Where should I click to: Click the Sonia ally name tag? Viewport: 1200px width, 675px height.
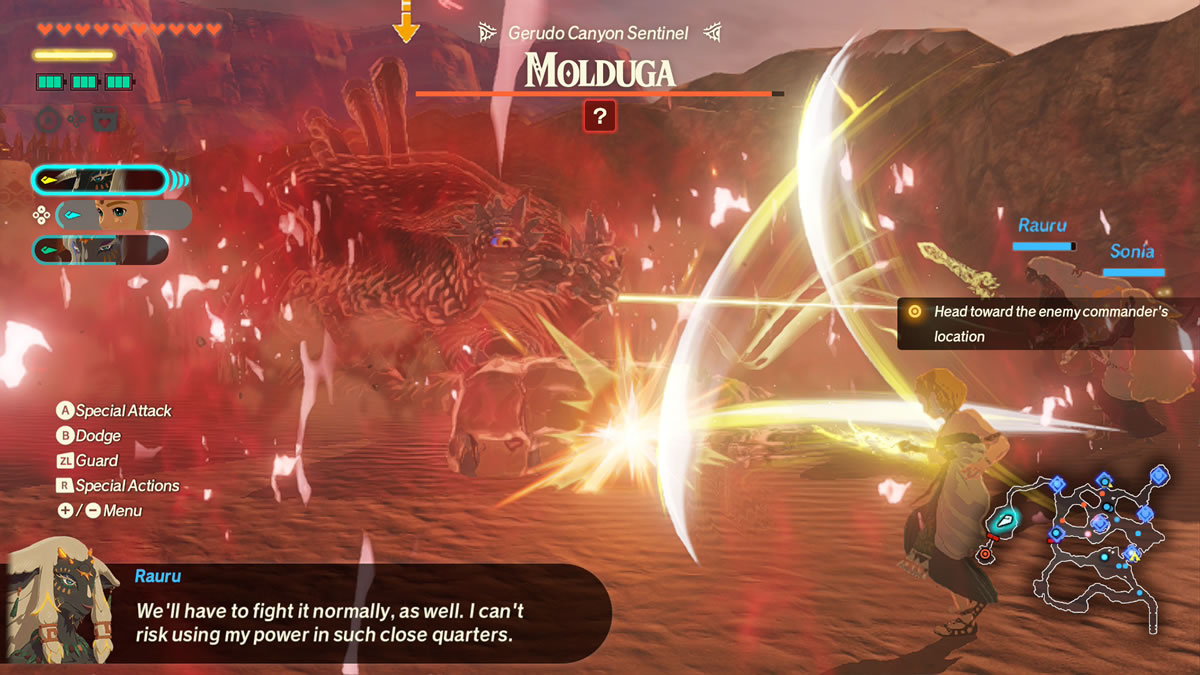(1131, 252)
